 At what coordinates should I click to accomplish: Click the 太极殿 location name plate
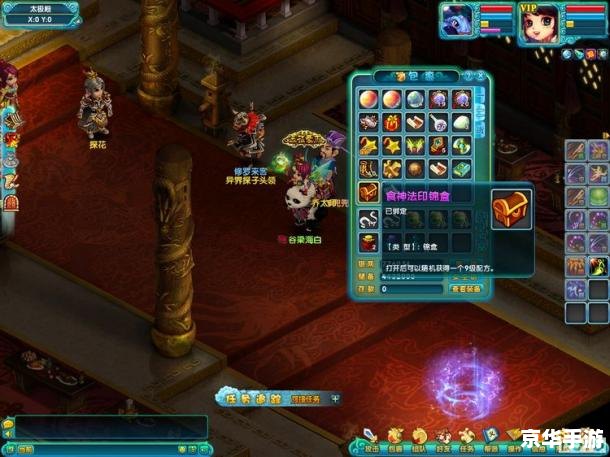tap(42, 7)
